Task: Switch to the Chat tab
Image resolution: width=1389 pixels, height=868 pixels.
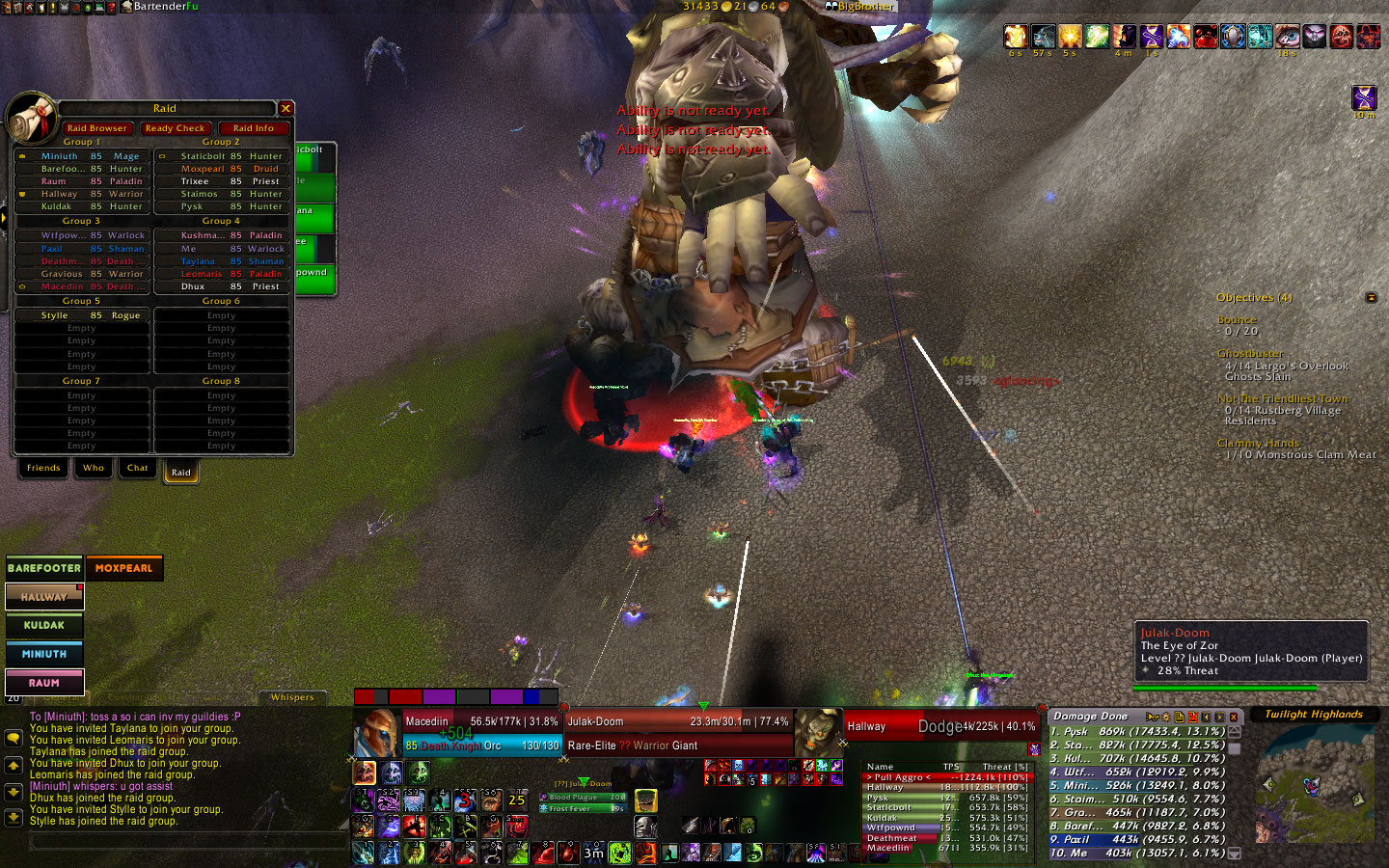Action: tap(138, 468)
